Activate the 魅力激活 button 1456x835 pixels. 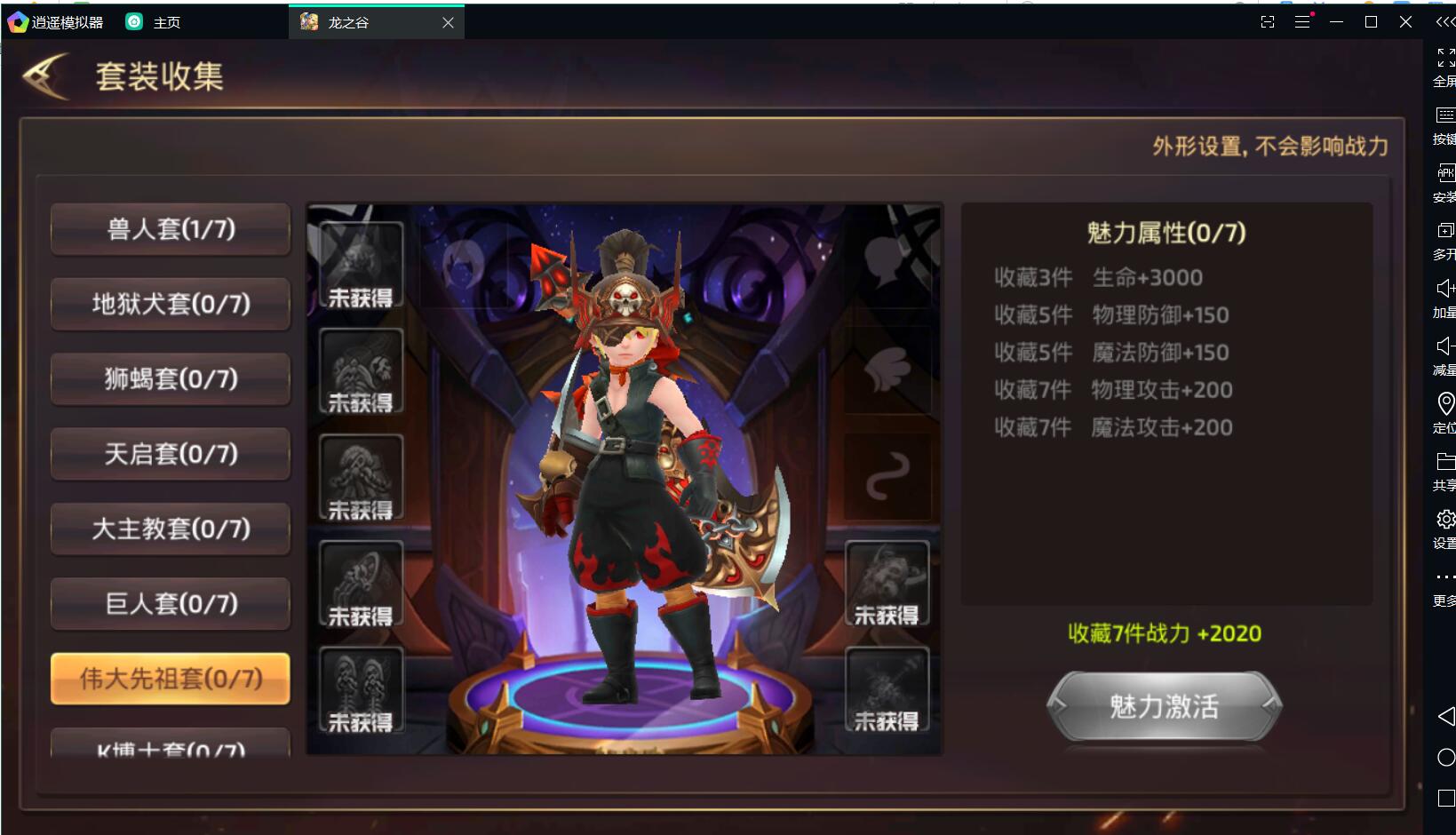(x=1164, y=706)
